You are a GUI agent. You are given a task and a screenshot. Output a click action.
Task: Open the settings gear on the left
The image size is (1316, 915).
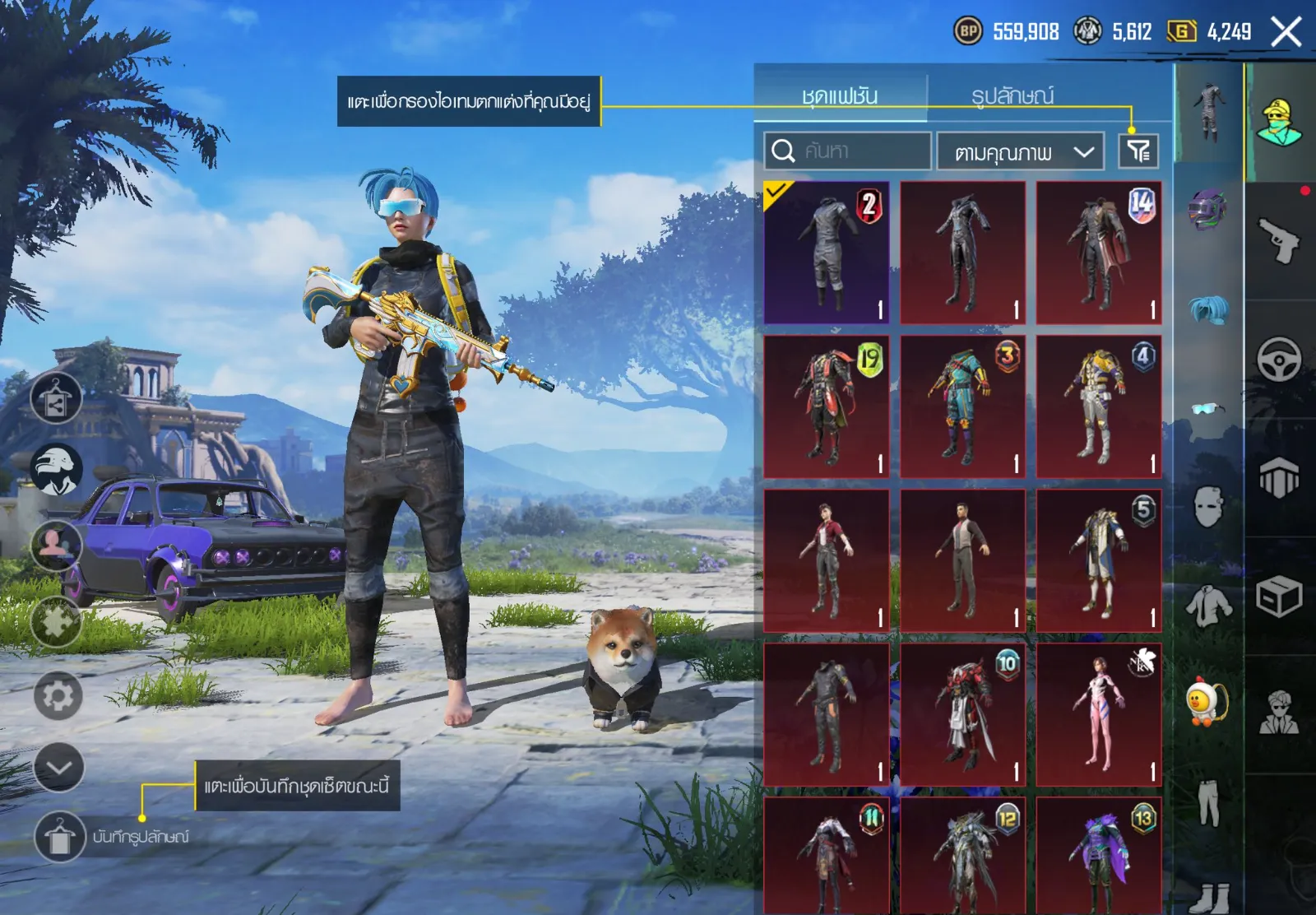58,696
